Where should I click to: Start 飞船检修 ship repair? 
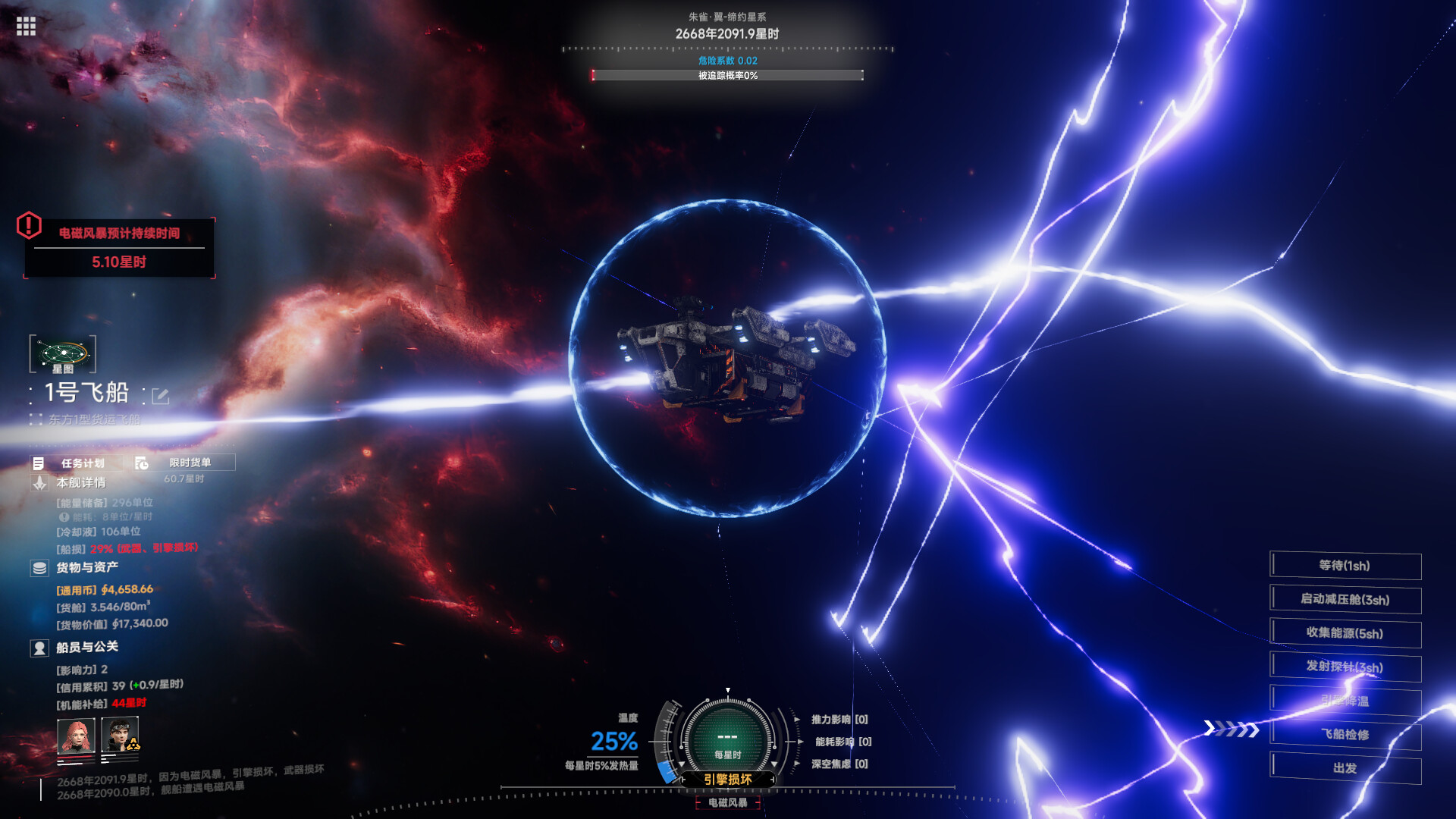click(x=1345, y=734)
